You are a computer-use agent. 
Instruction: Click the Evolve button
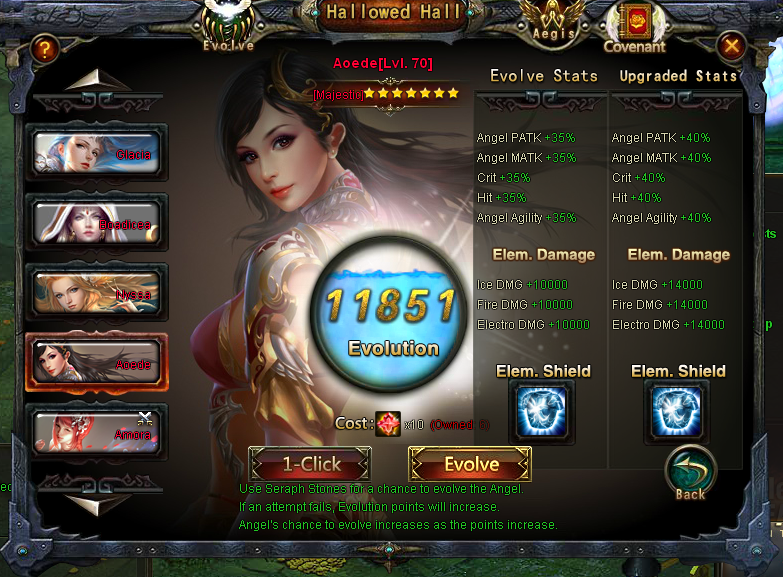pyautogui.click(x=470, y=464)
